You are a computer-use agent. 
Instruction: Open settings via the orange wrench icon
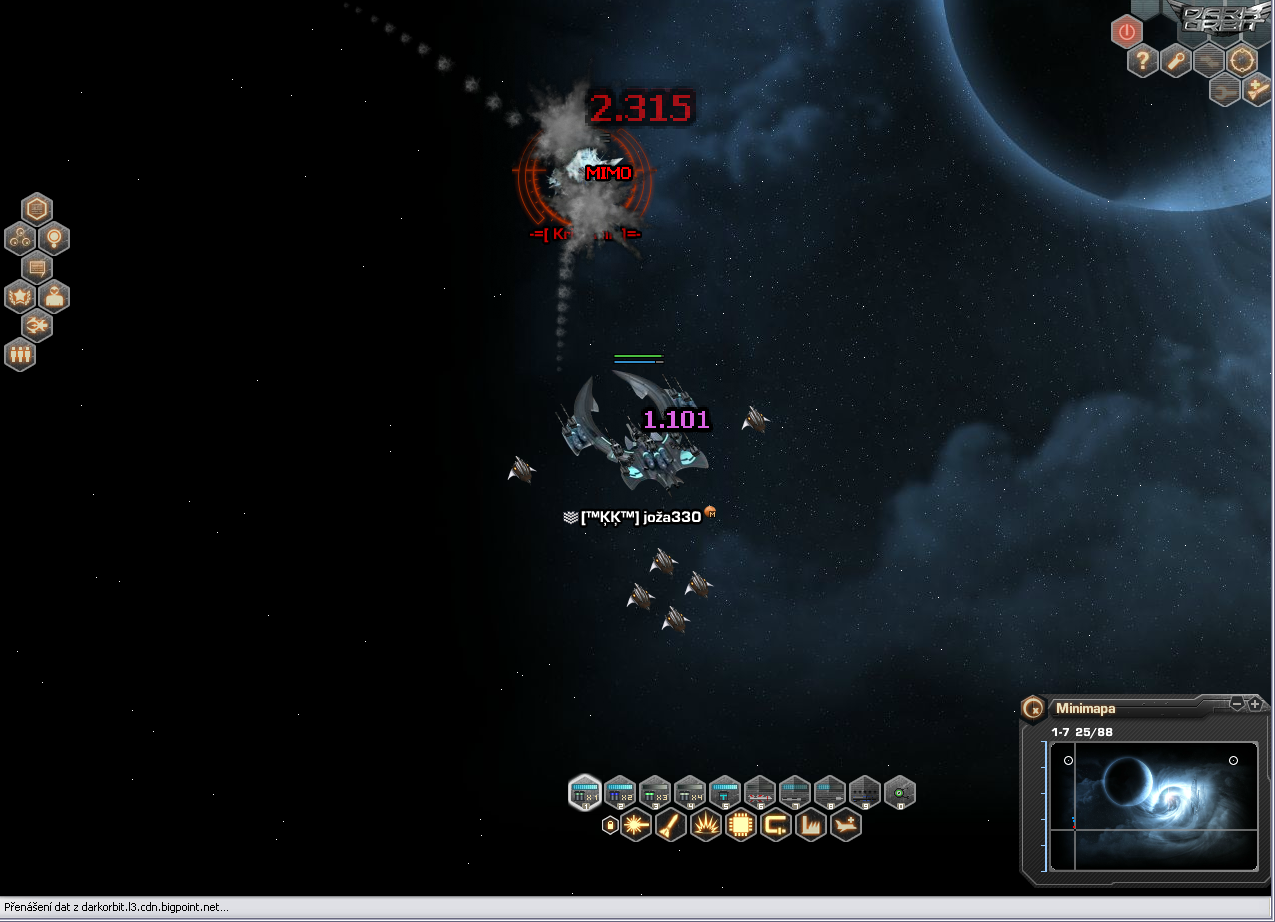click(1176, 62)
